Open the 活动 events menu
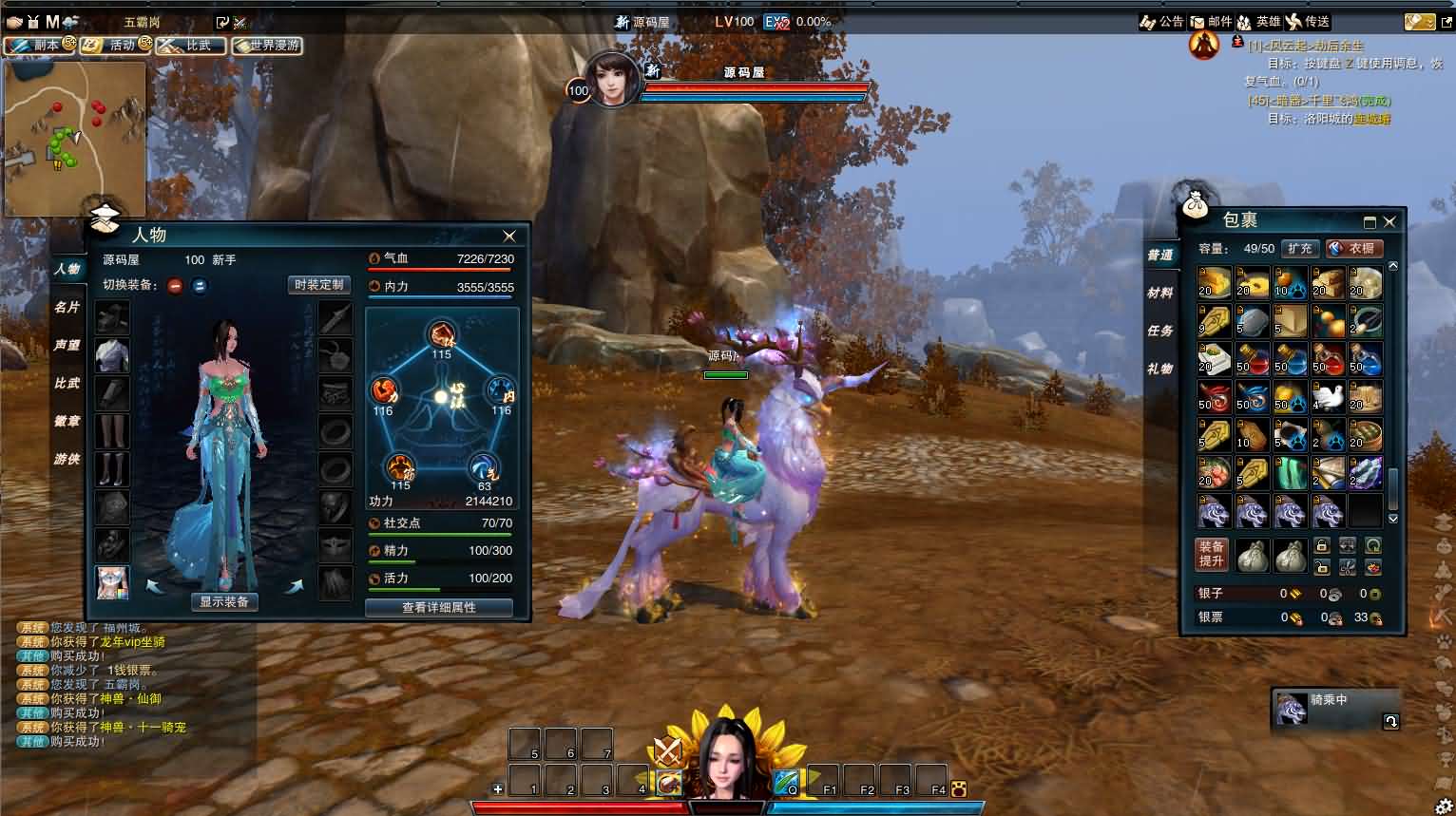Image resolution: width=1456 pixels, height=816 pixels. point(115,45)
